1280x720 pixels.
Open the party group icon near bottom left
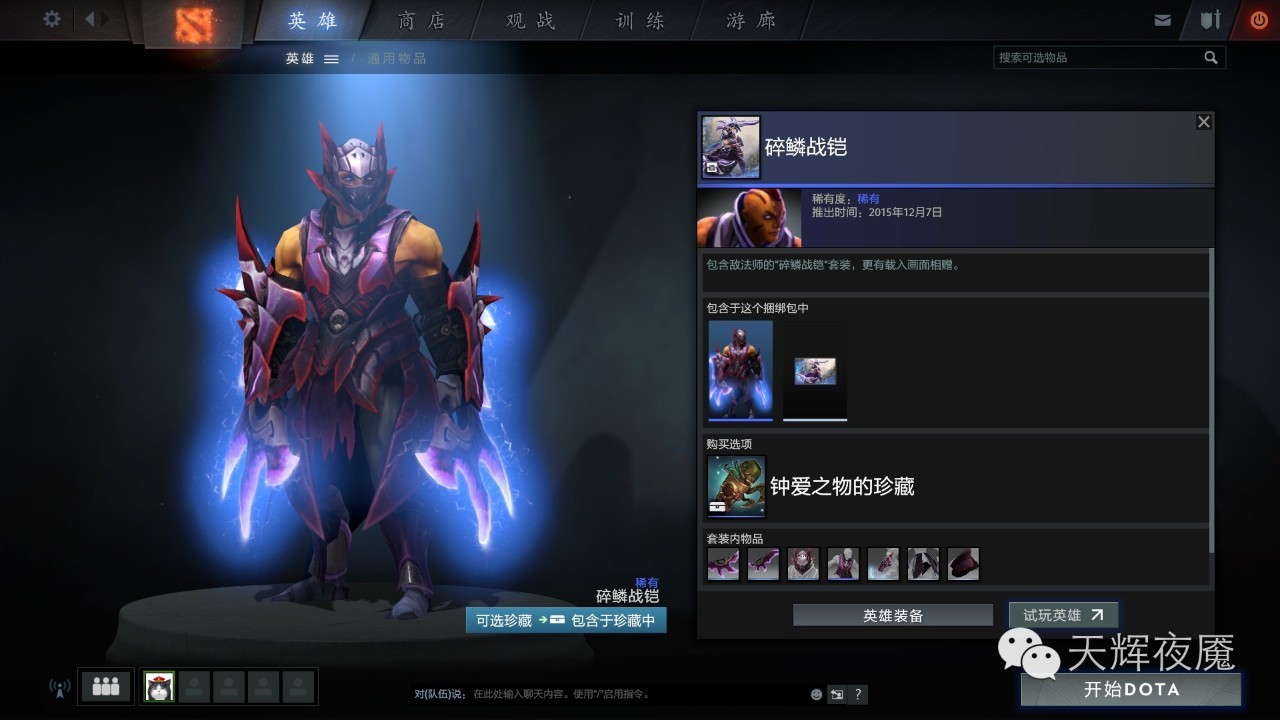[105, 686]
